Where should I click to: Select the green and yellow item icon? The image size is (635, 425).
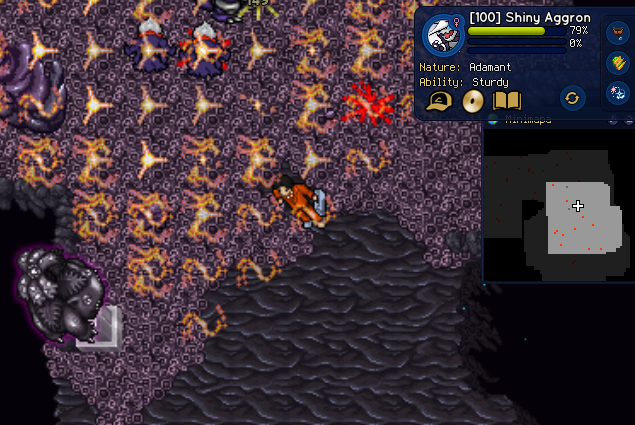617,63
